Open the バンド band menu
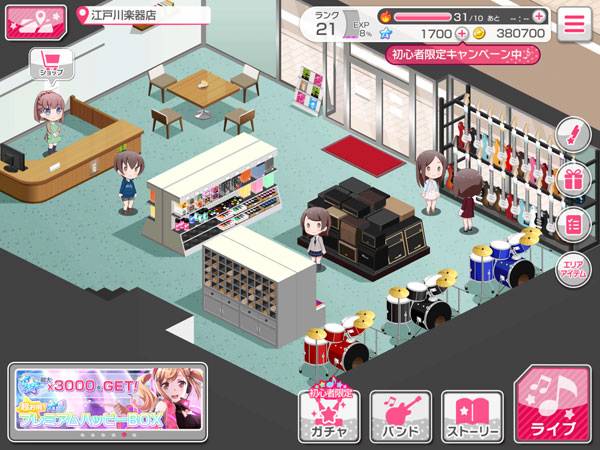 pyautogui.click(x=400, y=416)
